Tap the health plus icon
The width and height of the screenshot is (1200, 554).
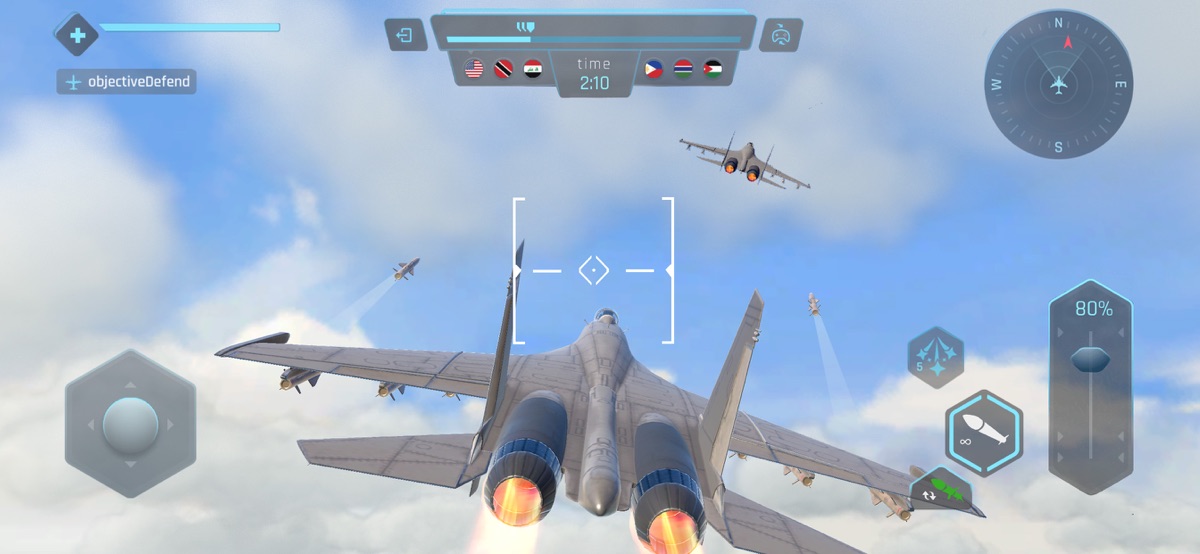pyautogui.click(x=77, y=36)
